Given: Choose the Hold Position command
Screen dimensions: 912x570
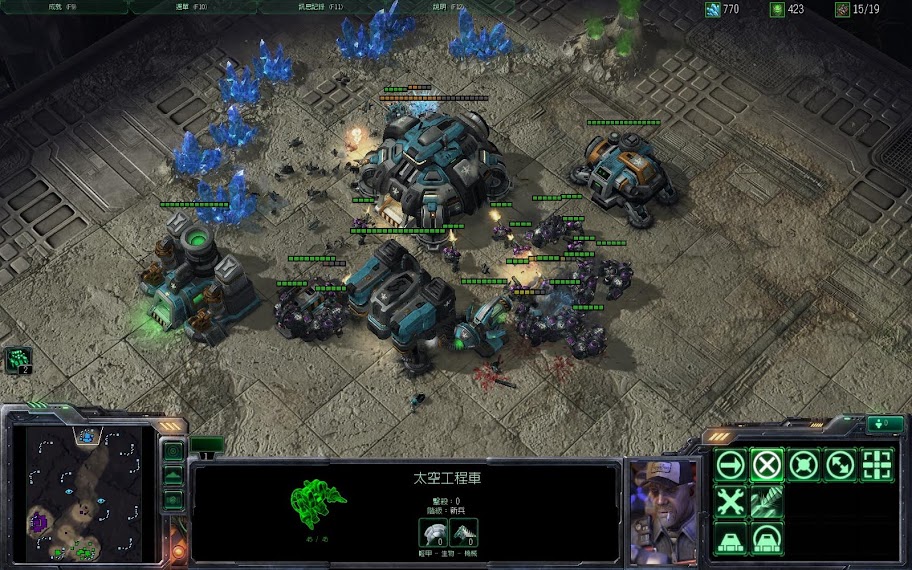Looking at the screenshot, I should pos(804,465).
